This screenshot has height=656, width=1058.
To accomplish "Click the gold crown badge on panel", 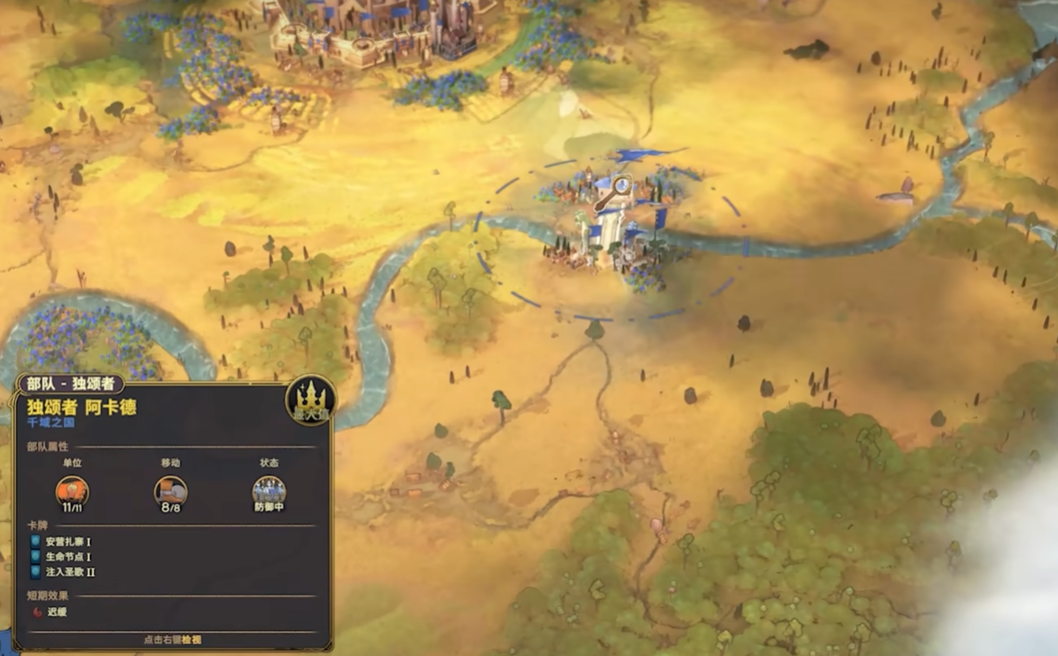I will (x=310, y=401).
